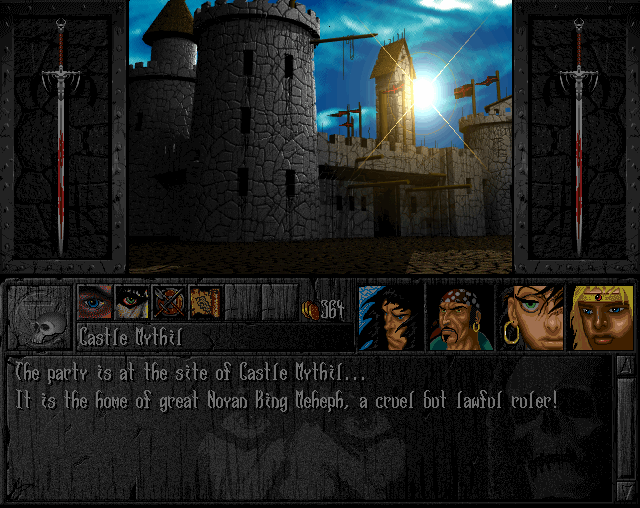Select the blue eye icon
The height and width of the screenshot is (508, 640).
click(95, 302)
